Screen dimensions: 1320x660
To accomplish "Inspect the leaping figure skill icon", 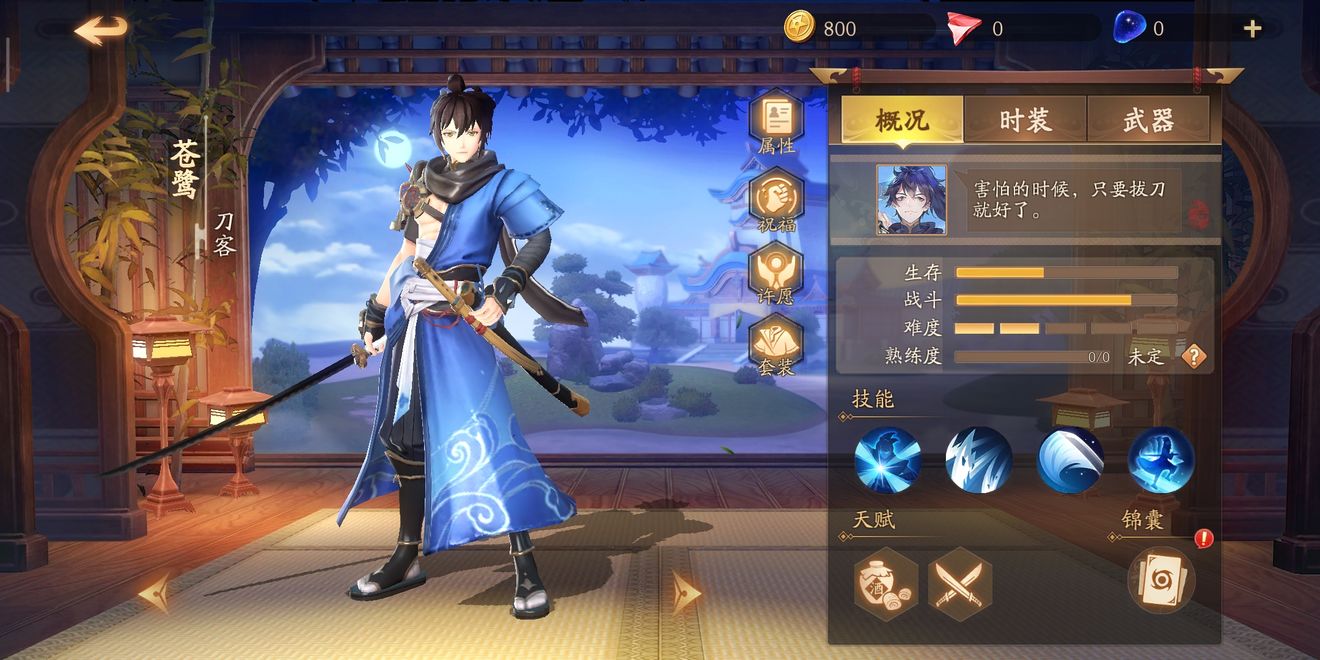I will coord(1161,460).
